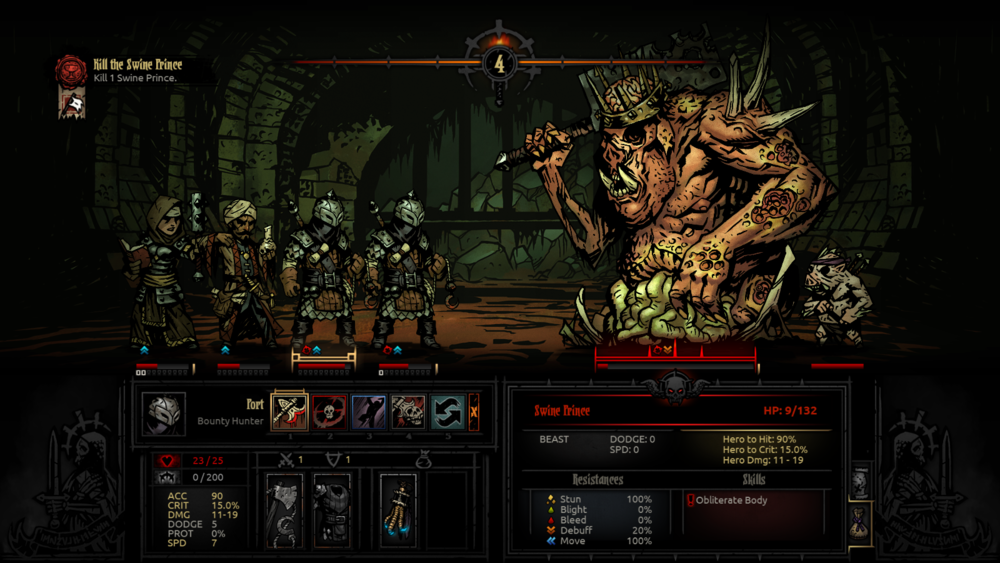Switch to the loot sack inventory tab
Viewport: 1000px width, 563px height.
coord(860,524)
